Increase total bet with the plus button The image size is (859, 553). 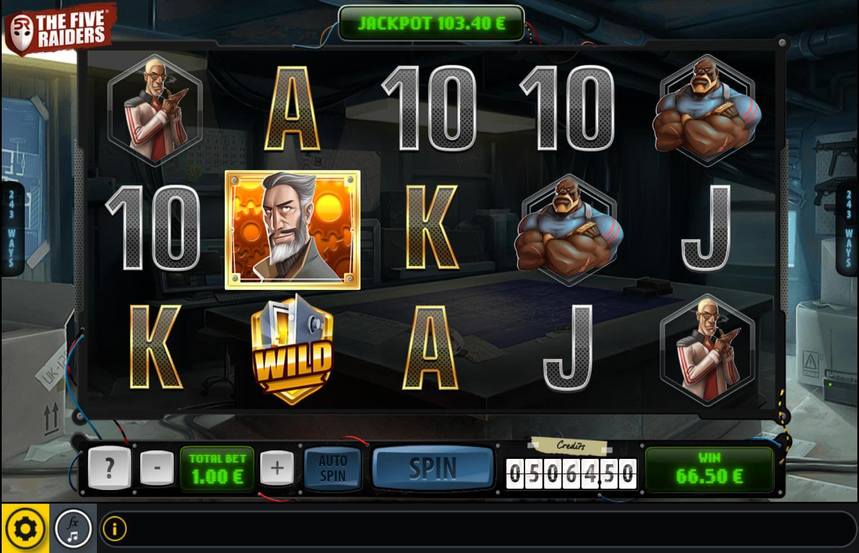tap(277, 468)
